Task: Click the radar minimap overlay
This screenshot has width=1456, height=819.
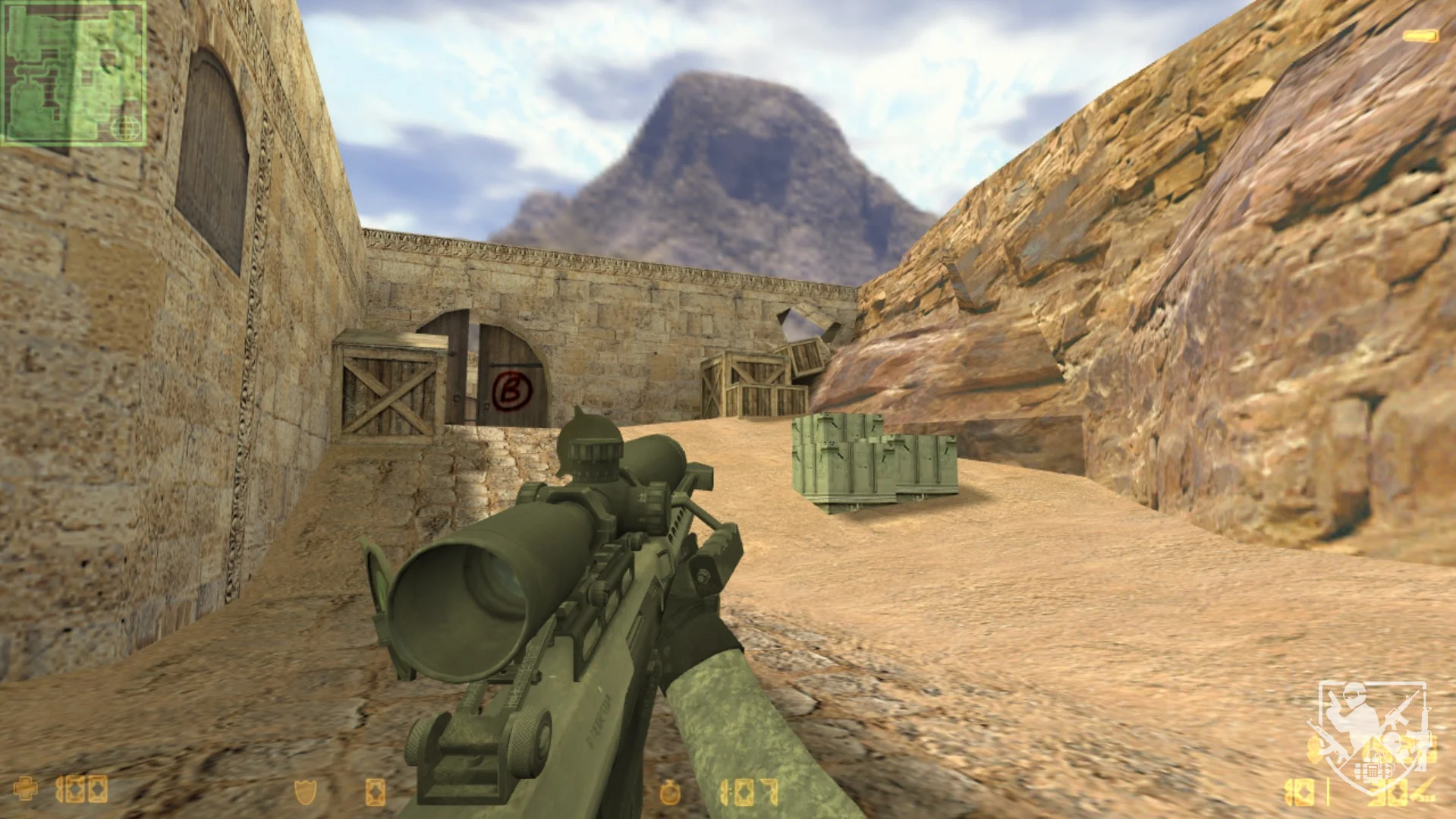Action: coord(74,73)
